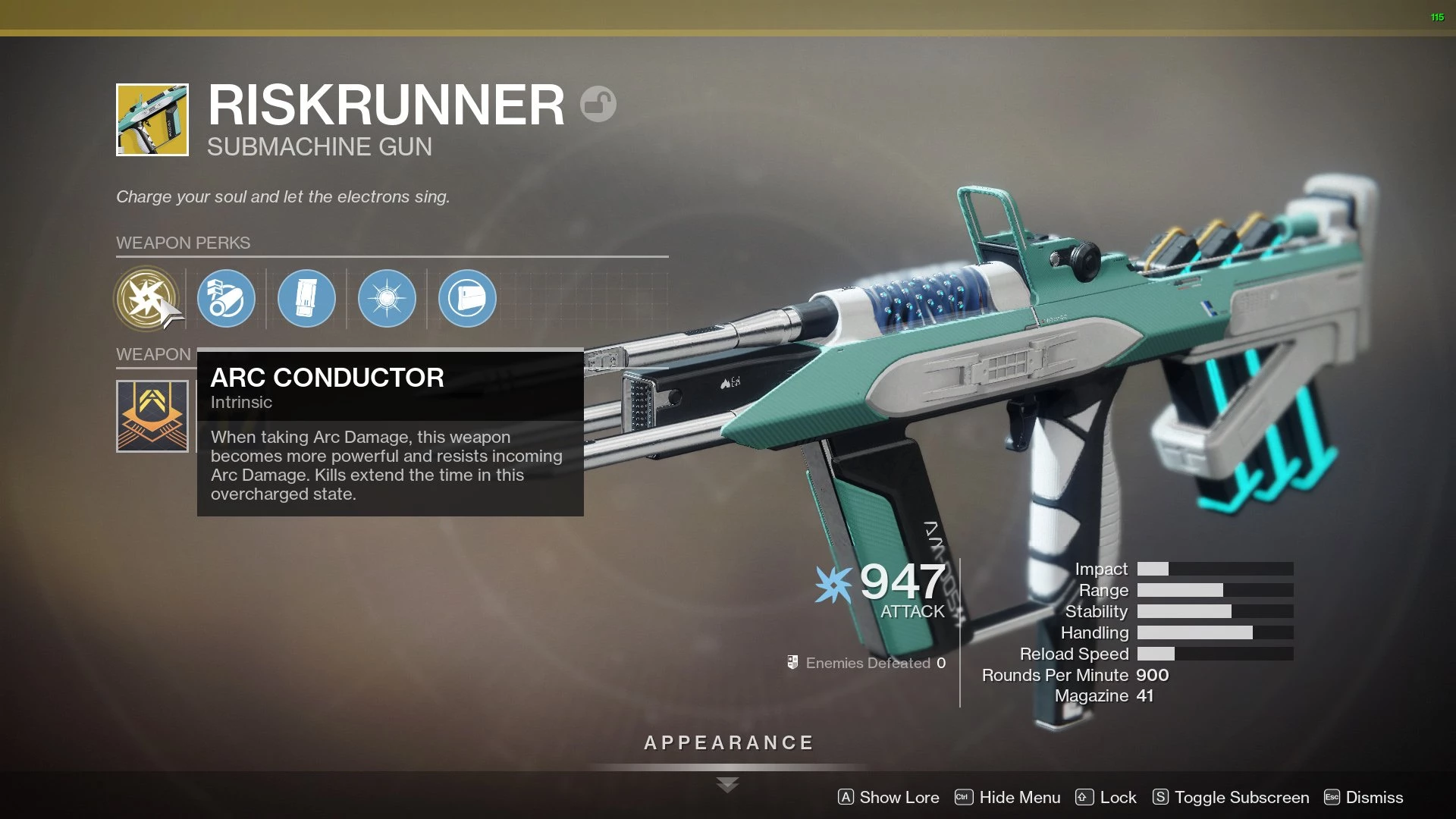Screen dimensions: 1456x819
Task: Click the Riskrunner weapon thumbnail
Action: click(x=152, y=120)
